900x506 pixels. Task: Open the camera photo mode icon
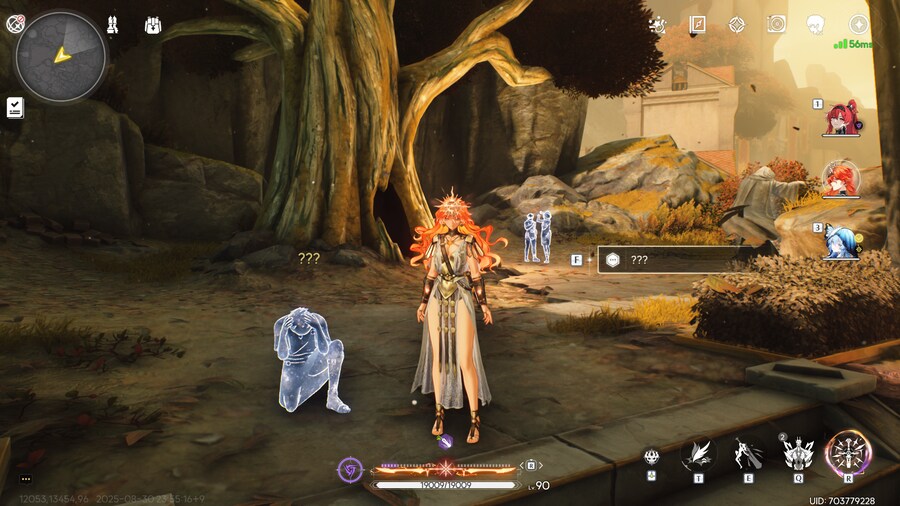[x=776, y=25]
